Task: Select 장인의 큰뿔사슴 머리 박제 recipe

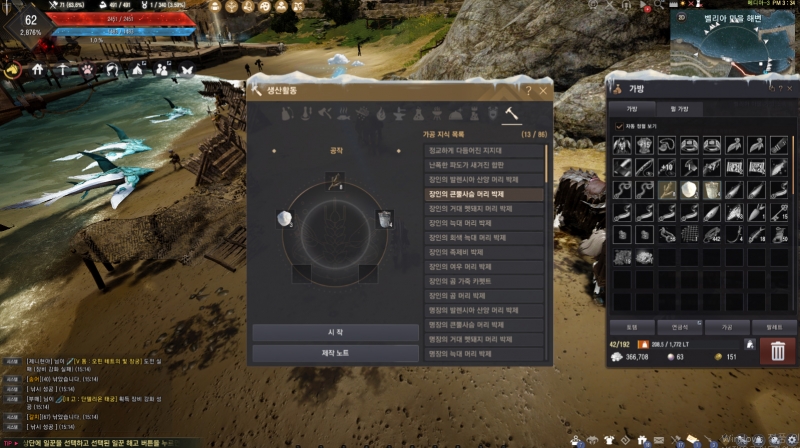Action: click(482, 193)
